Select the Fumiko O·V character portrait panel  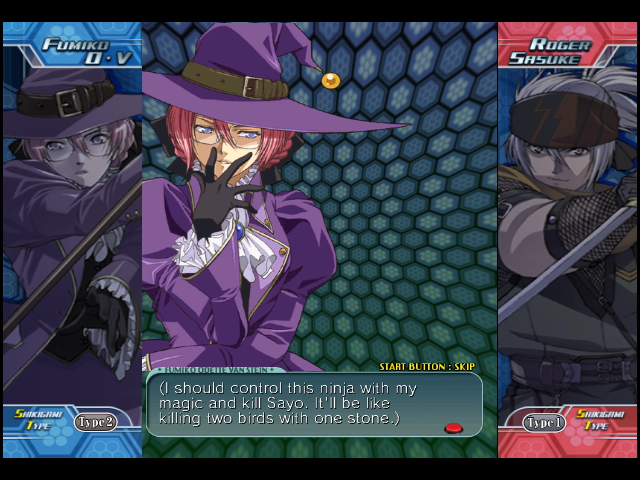(72, 230)
